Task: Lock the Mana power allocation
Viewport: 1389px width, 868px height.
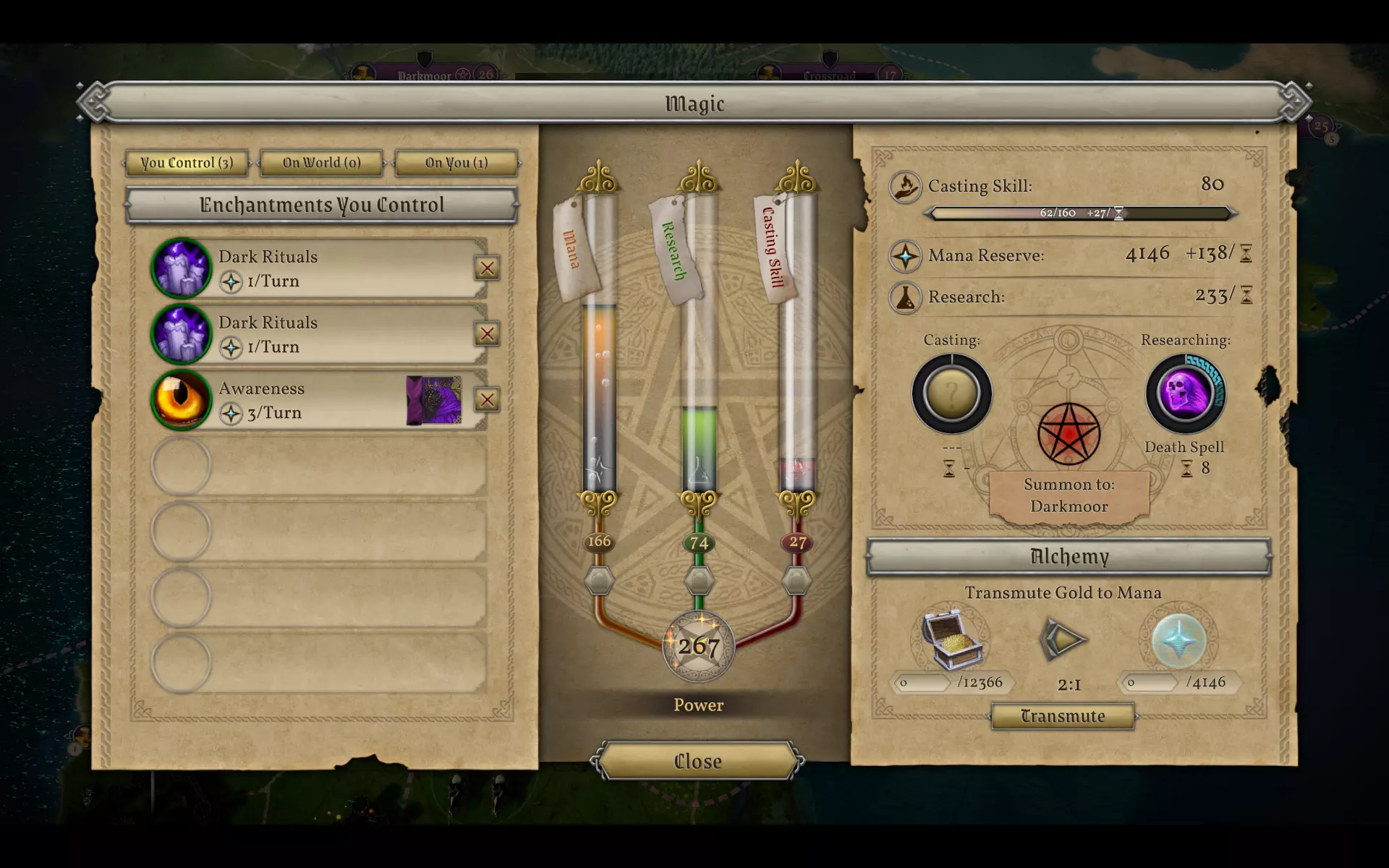Action: tap(599, 580)
